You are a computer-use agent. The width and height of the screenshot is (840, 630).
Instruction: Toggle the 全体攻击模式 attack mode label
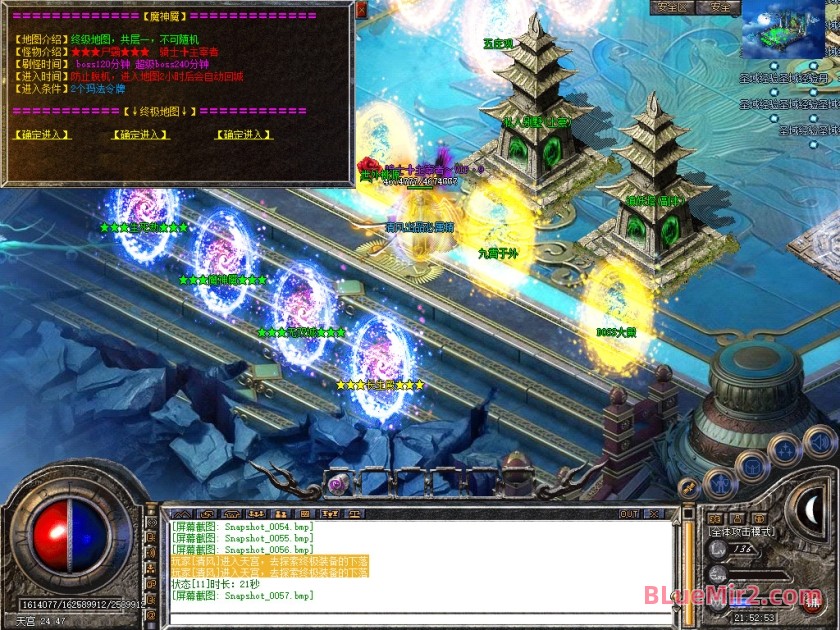(743, 532)
